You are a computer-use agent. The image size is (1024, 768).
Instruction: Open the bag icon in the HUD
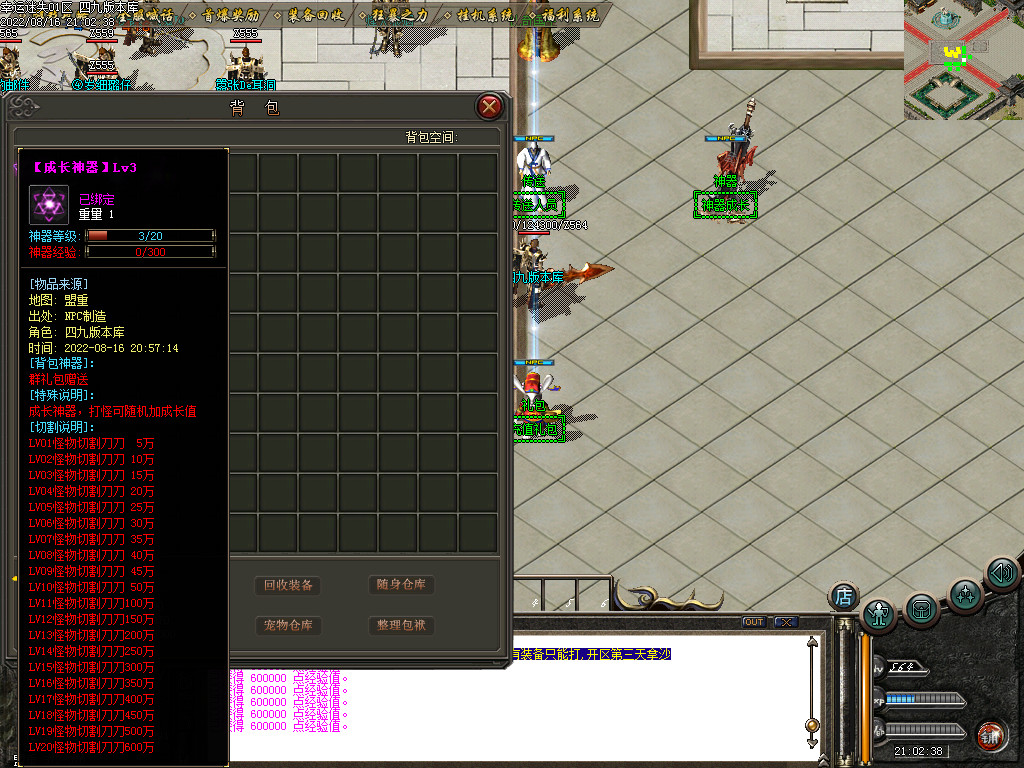(921, 607)
